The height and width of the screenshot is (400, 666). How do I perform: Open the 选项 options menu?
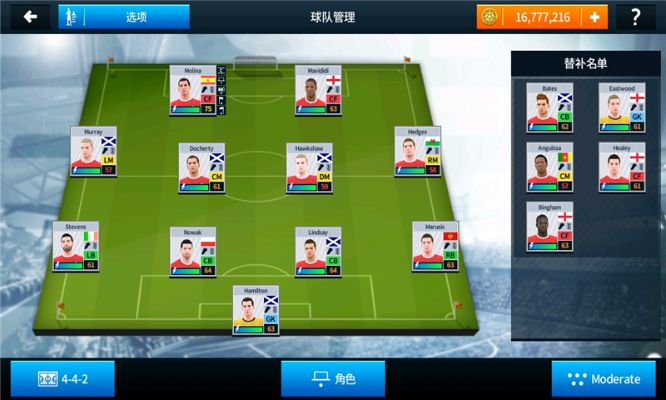pos(124,17)
